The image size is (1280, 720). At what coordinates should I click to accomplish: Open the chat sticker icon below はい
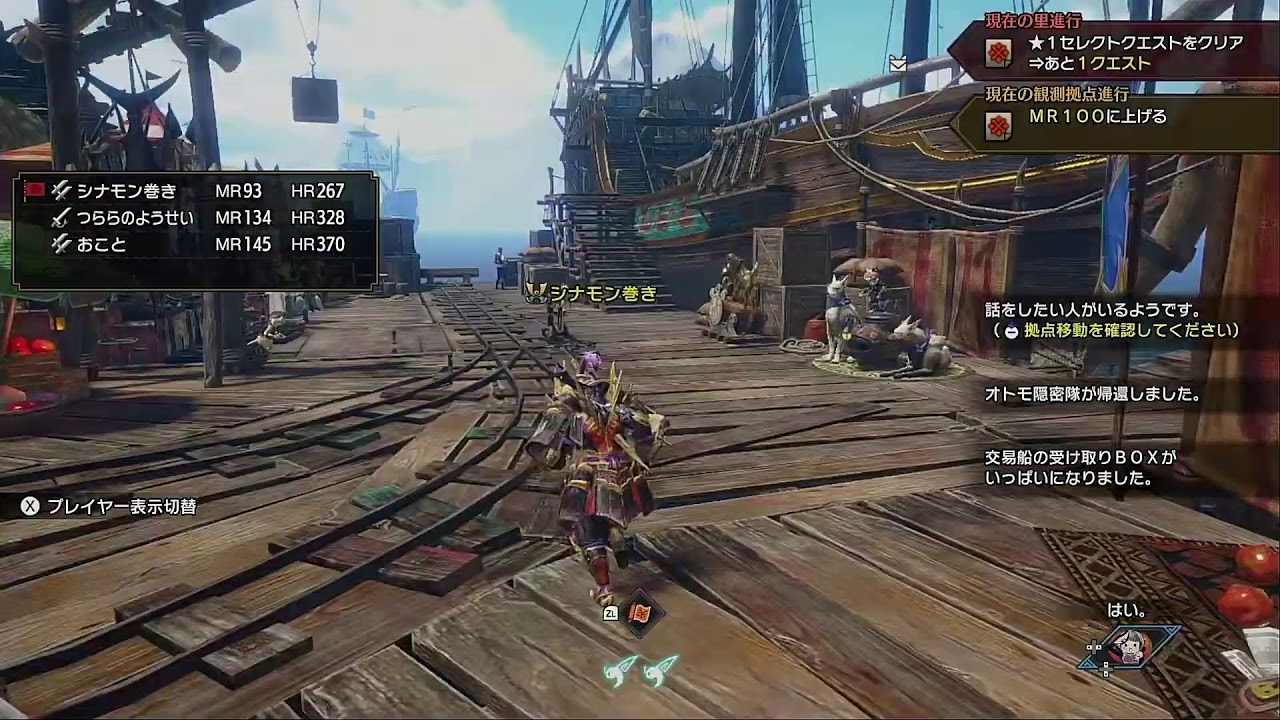[1130, 648]
